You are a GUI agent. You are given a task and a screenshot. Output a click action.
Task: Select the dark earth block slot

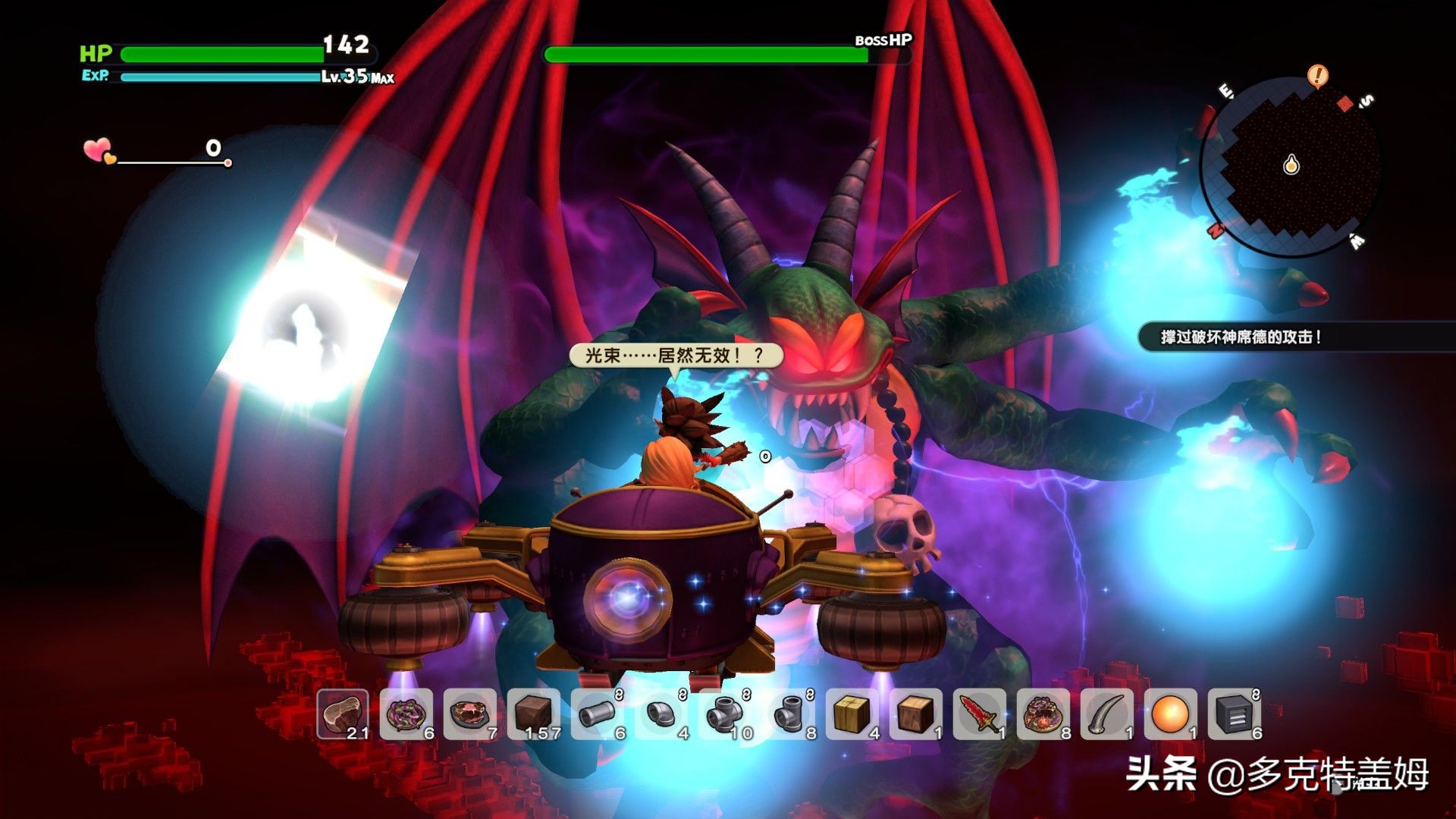534,714
